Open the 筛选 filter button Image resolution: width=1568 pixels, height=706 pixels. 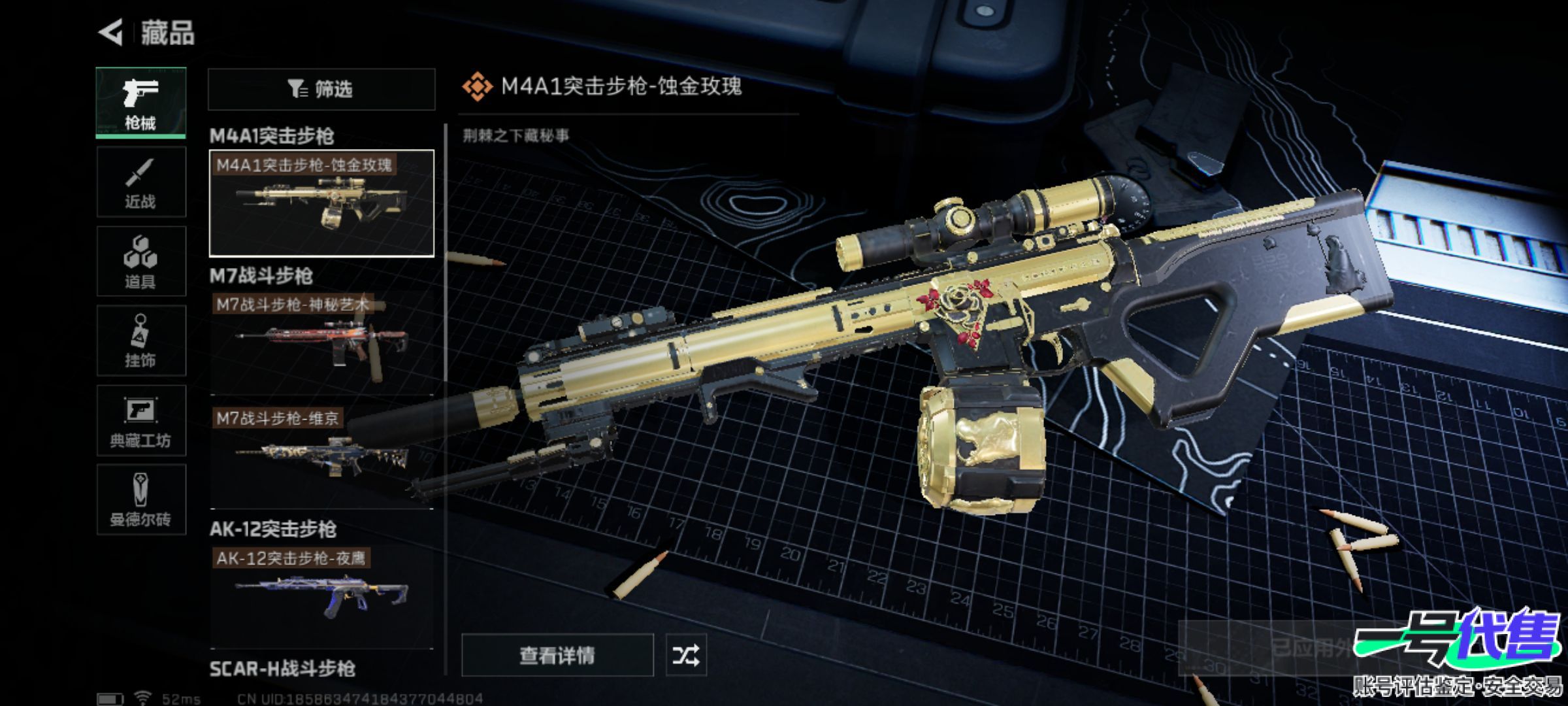click(x=321, y=89)
